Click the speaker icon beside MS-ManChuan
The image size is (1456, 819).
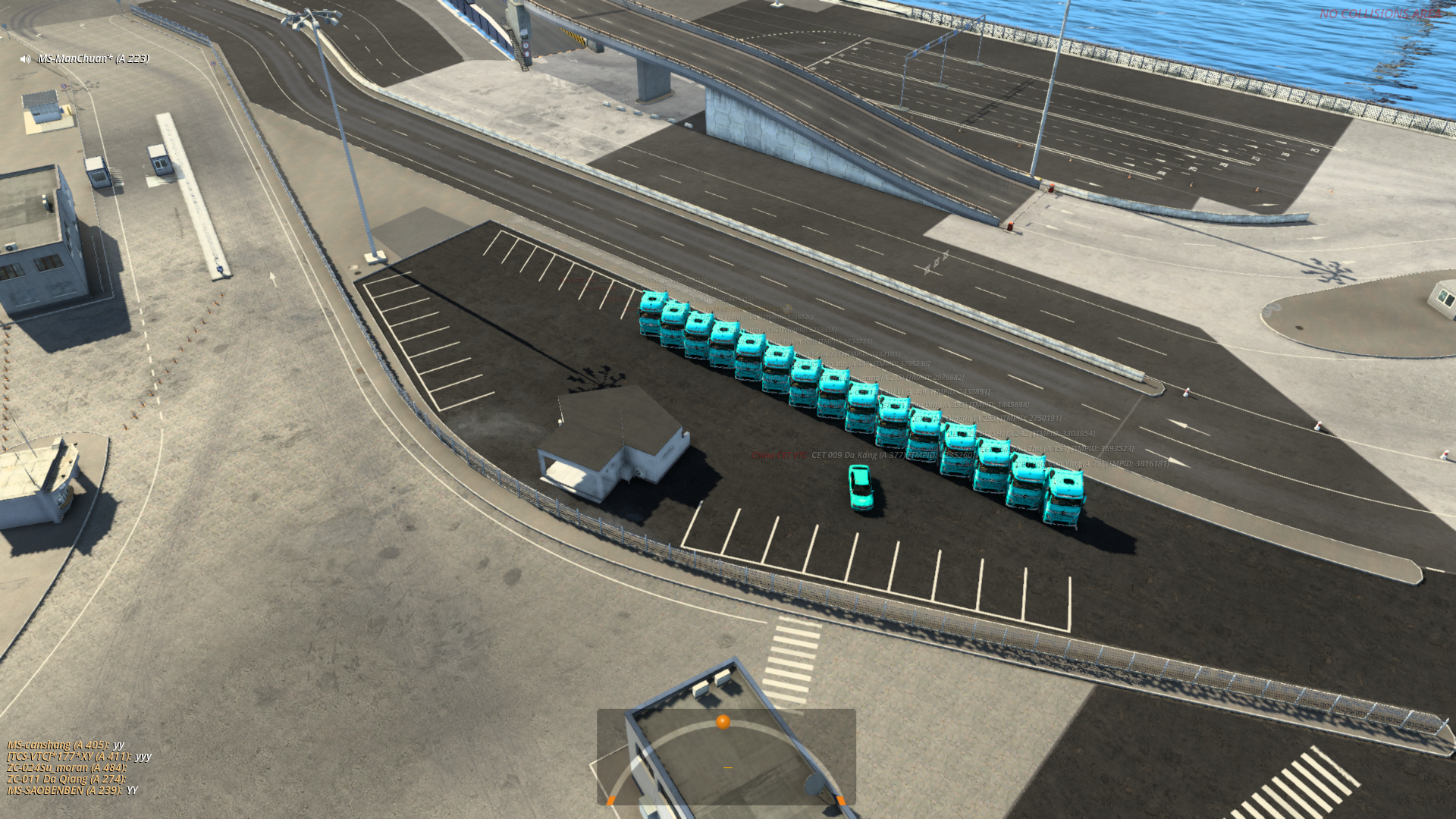25,59
